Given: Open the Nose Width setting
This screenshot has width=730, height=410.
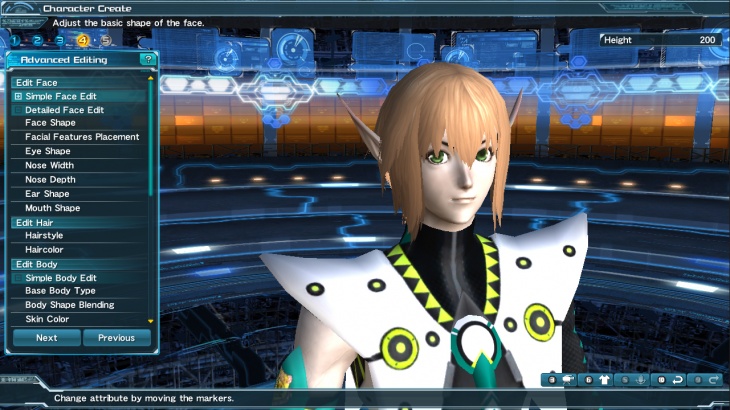Looking at the screenshot, I should (49, 165).
